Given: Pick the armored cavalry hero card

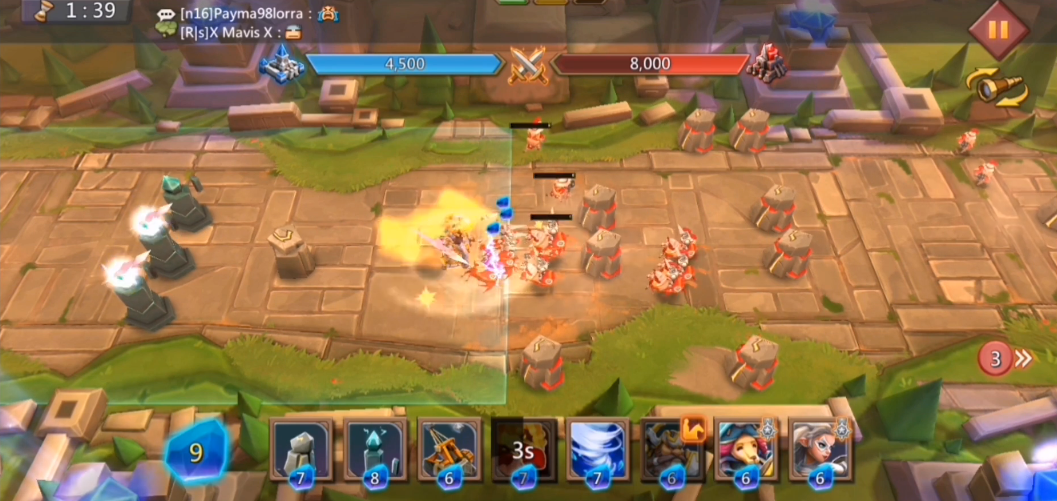Looking at the screenshot, I should point(672,450).
